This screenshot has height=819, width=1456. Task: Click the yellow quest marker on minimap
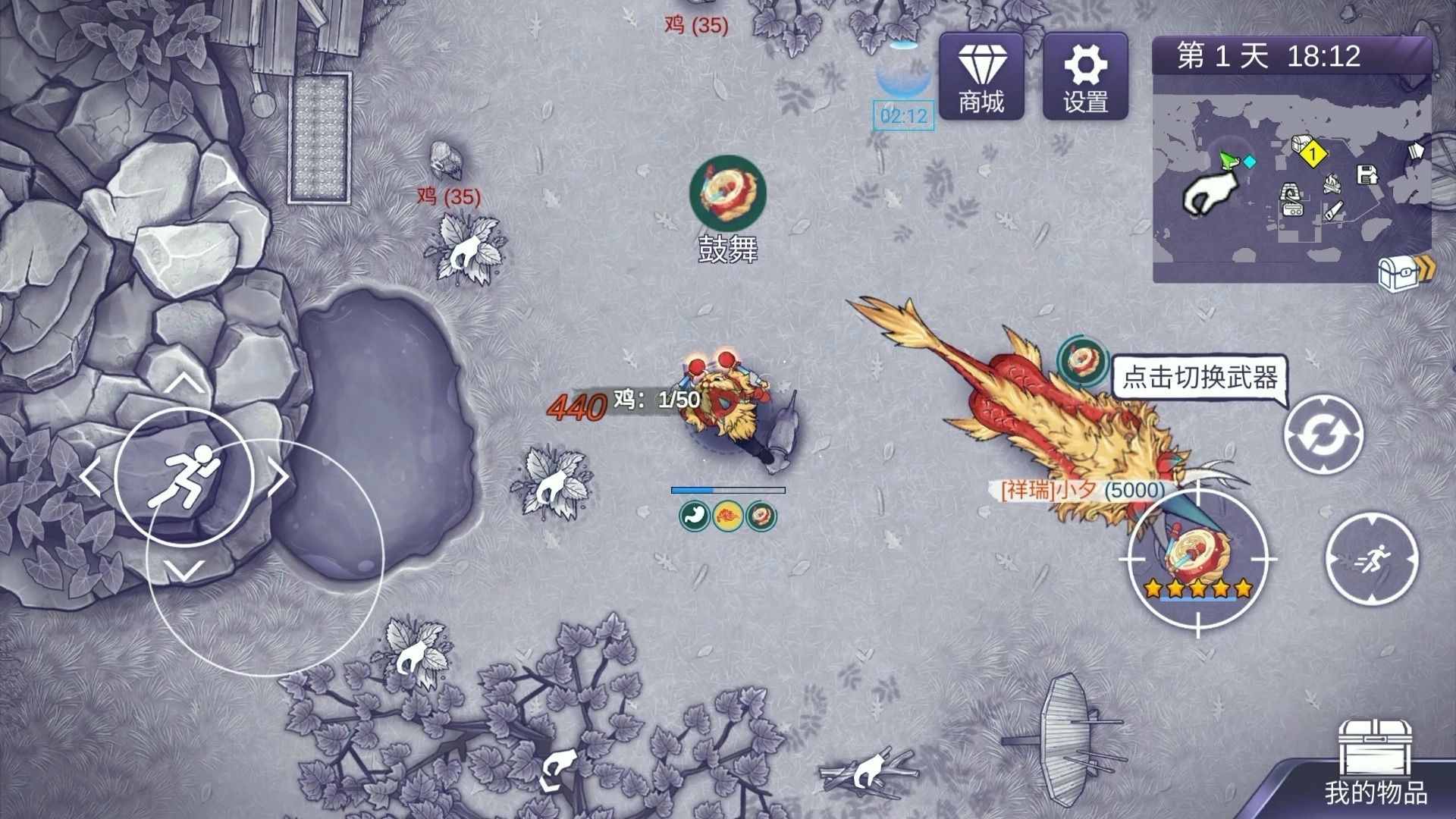[x=1313, y=155]
